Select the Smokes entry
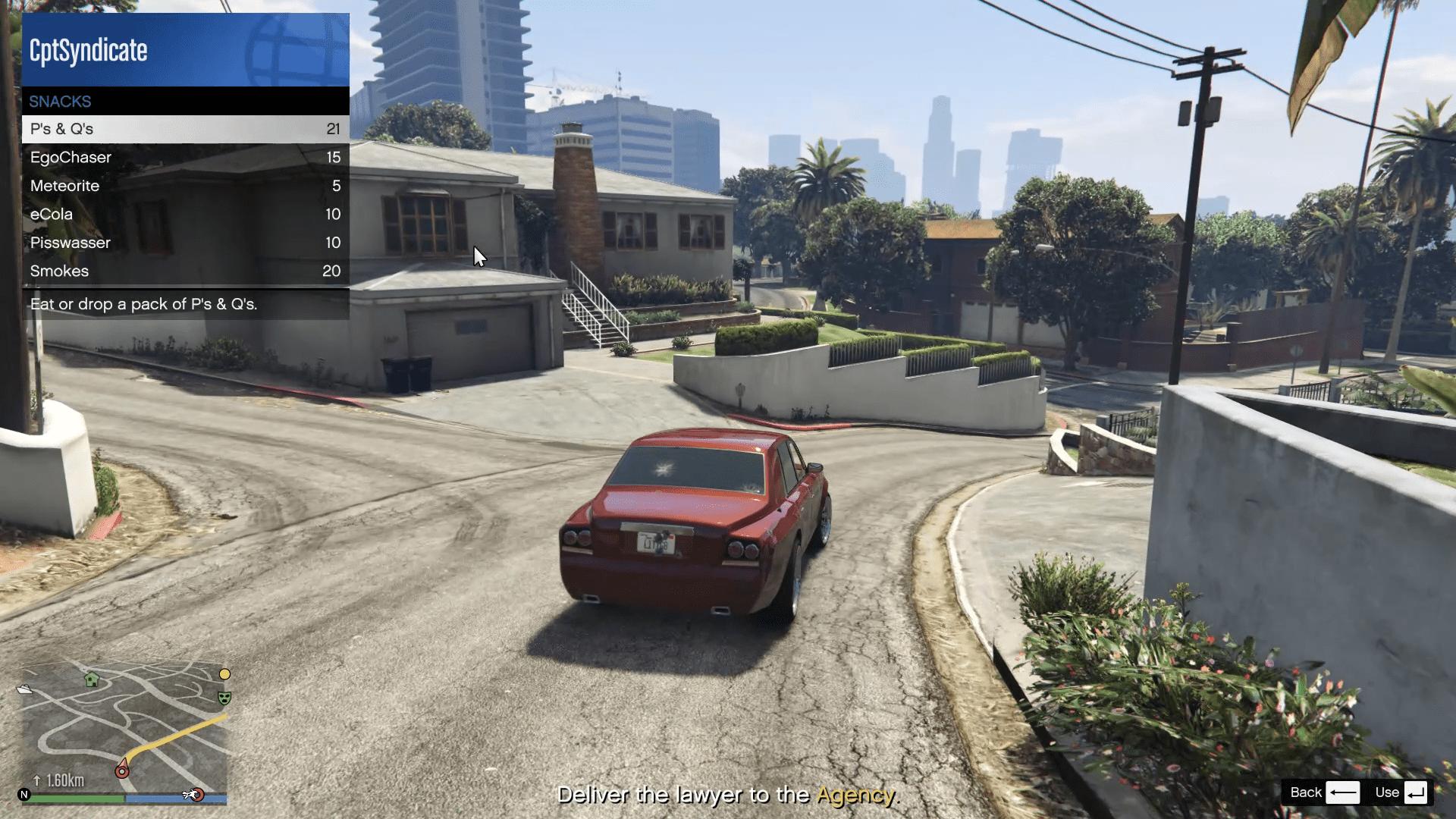The height and width of the screenshot is (819, 1456). tap(185, 271)
